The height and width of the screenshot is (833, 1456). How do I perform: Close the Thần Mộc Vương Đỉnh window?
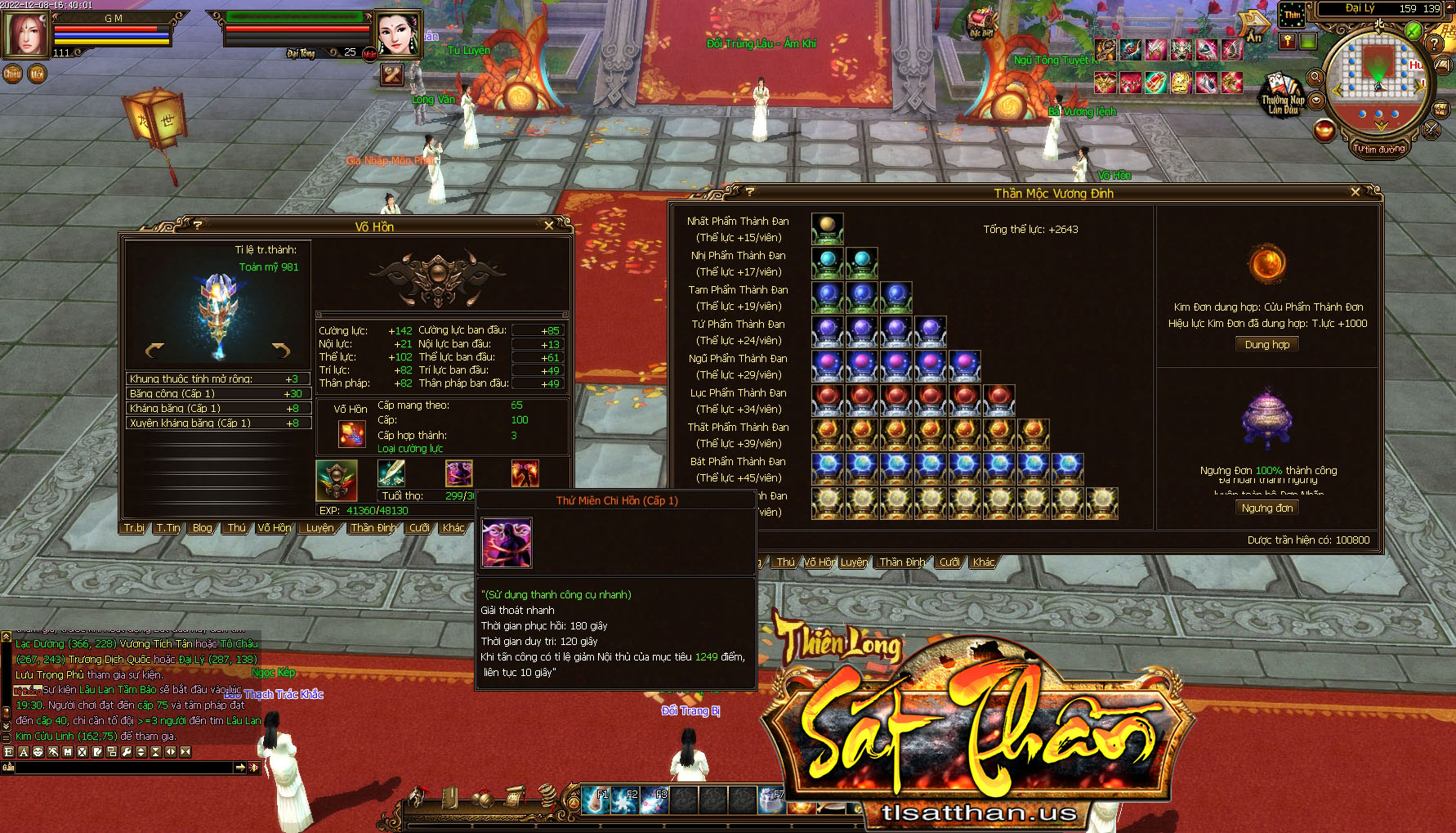coord(1356,192)
